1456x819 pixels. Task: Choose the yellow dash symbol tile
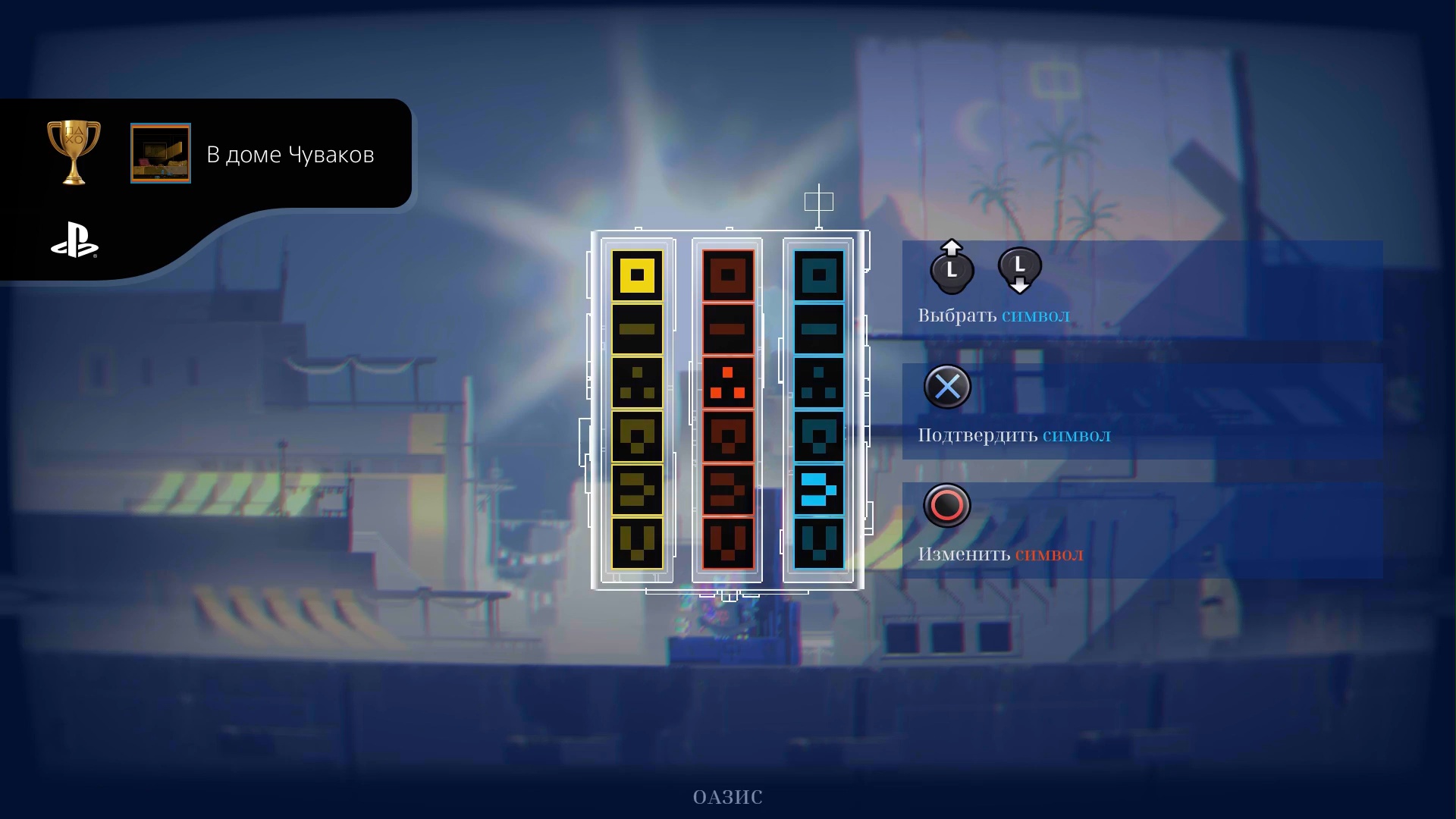(637, 329)
